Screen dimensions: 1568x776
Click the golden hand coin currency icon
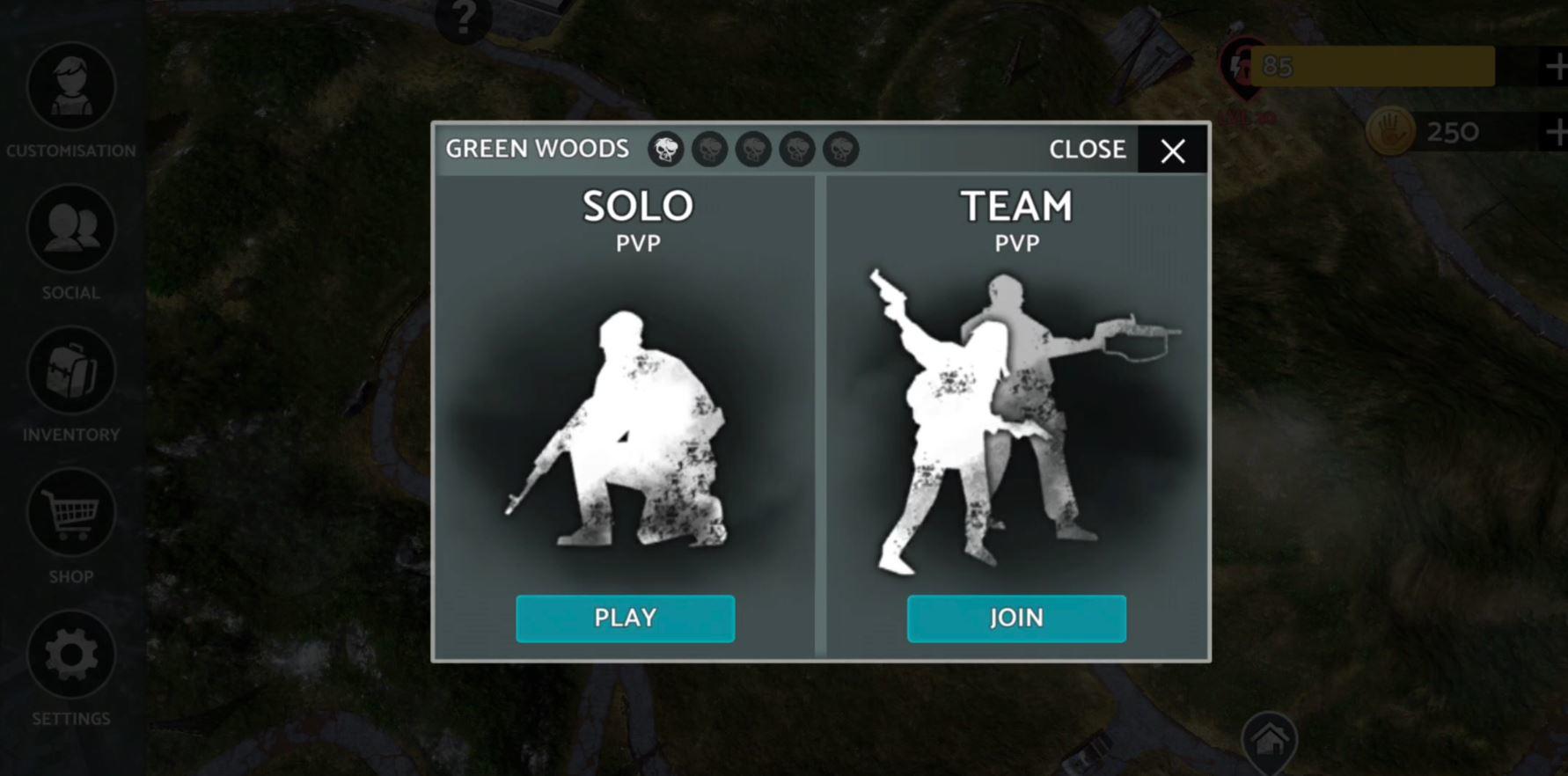1389,131
